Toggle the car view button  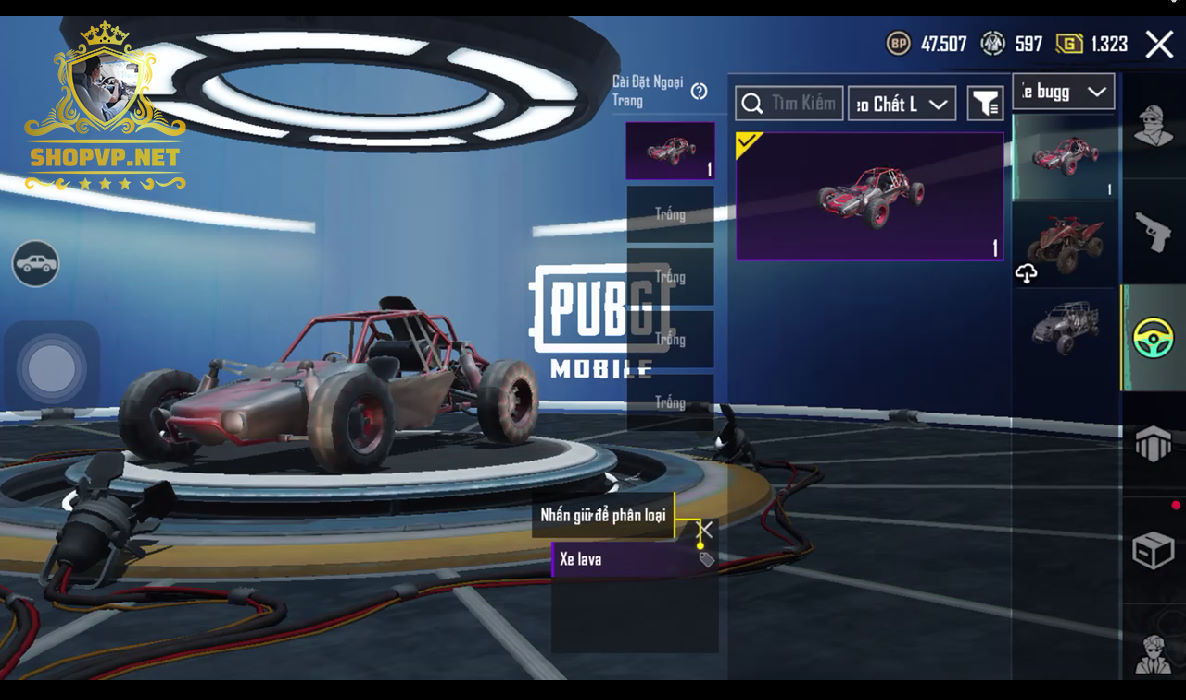pyautogui.click(x=36, y=264)
